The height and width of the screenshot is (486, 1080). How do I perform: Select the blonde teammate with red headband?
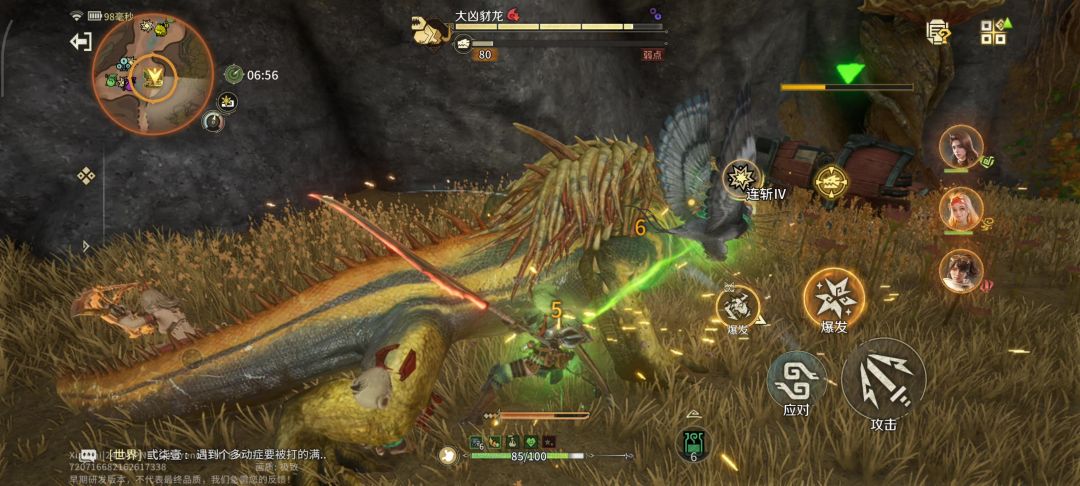pyautogui.click(x=960, y=208)
